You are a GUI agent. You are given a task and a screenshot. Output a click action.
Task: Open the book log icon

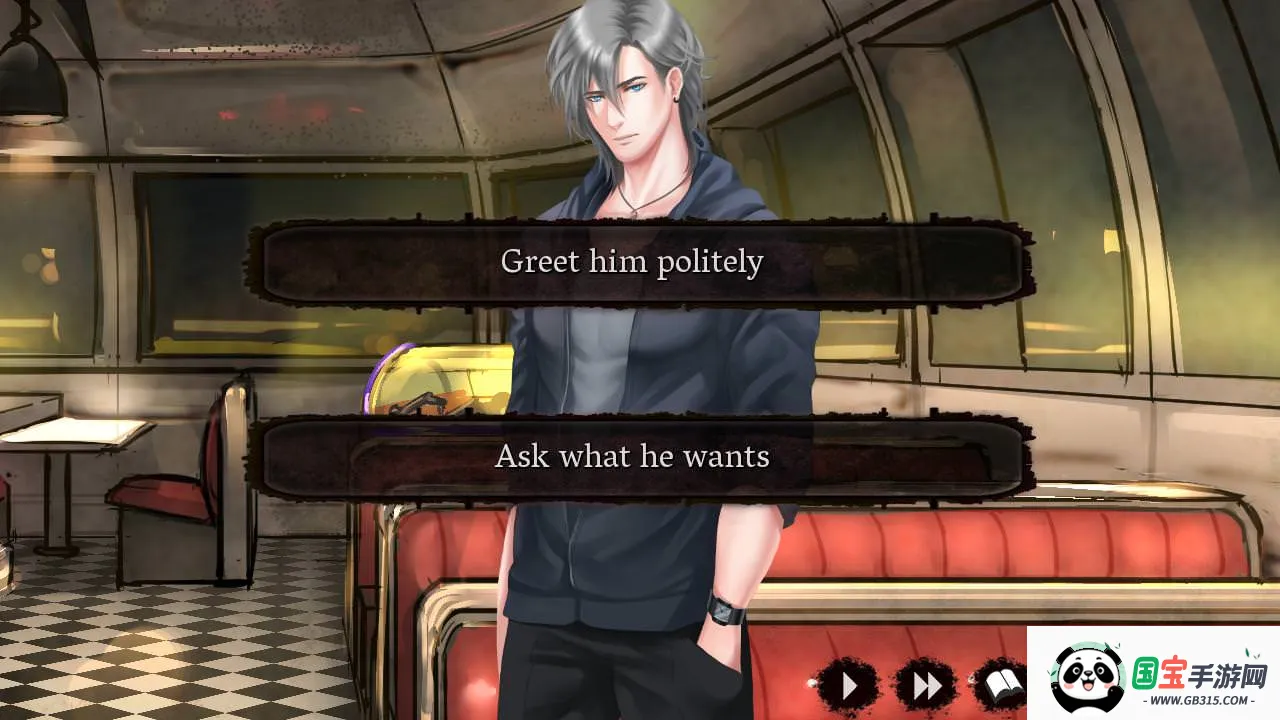coord(1000,686)
